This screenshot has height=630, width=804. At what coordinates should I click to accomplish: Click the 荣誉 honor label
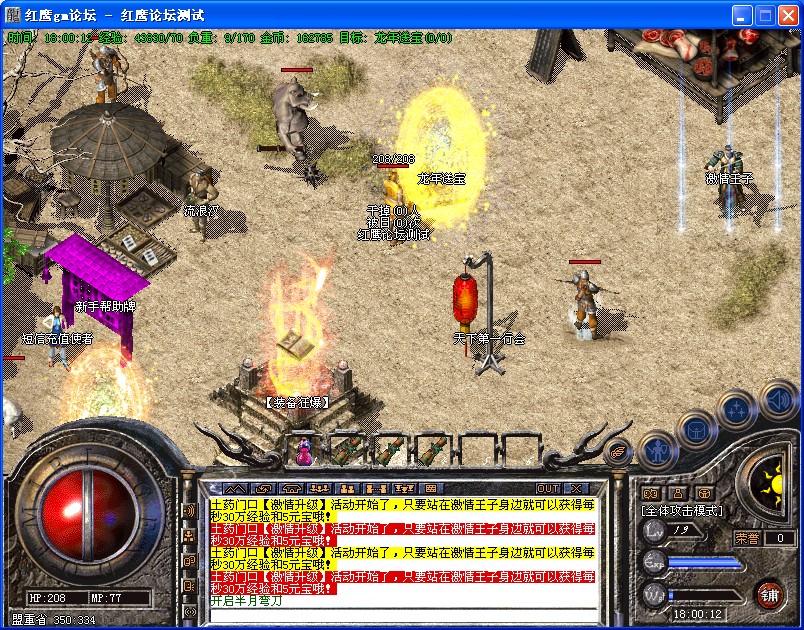click(x=748, y=538)
